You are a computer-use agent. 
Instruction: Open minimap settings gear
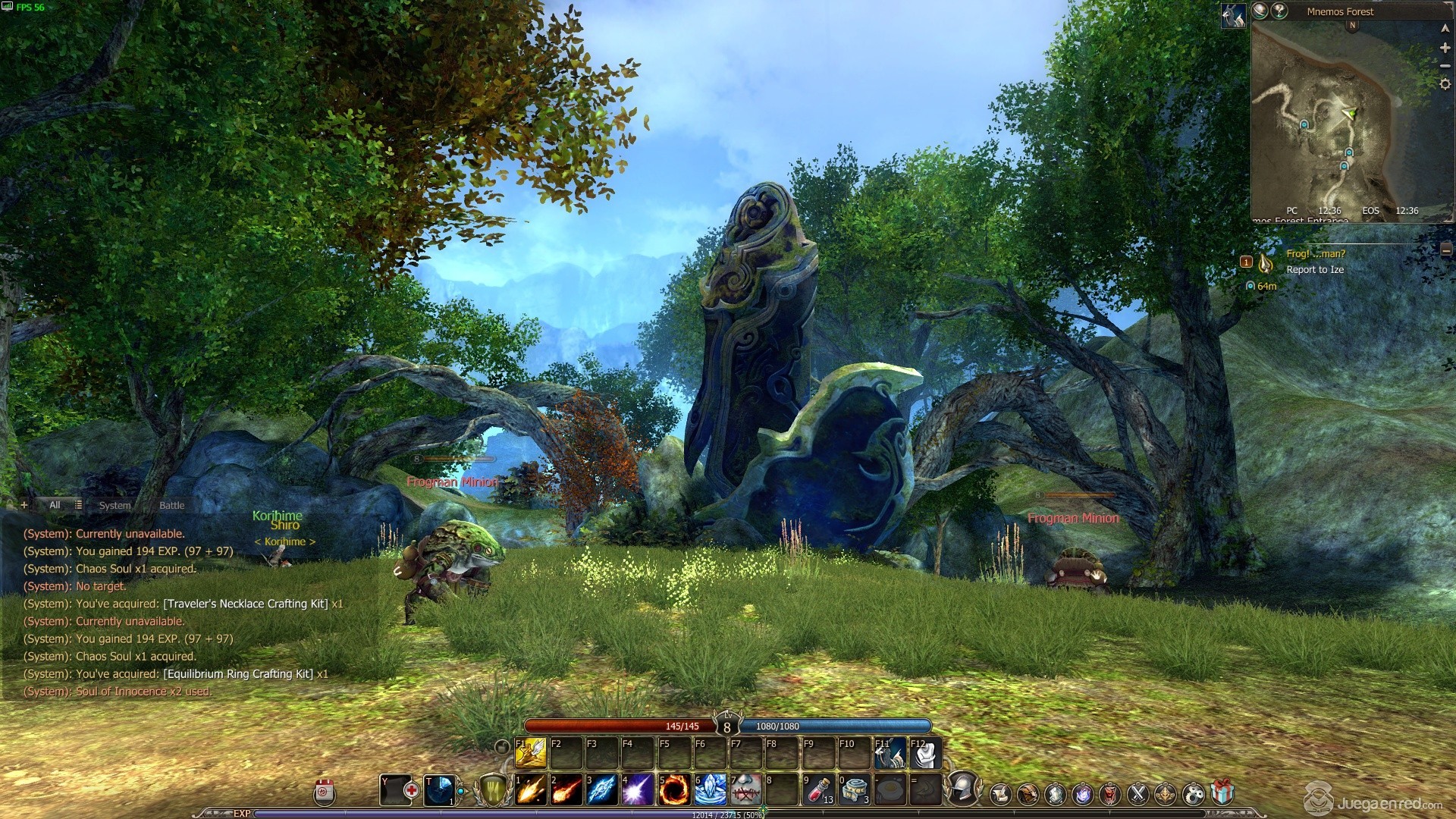click(1445, 85)
